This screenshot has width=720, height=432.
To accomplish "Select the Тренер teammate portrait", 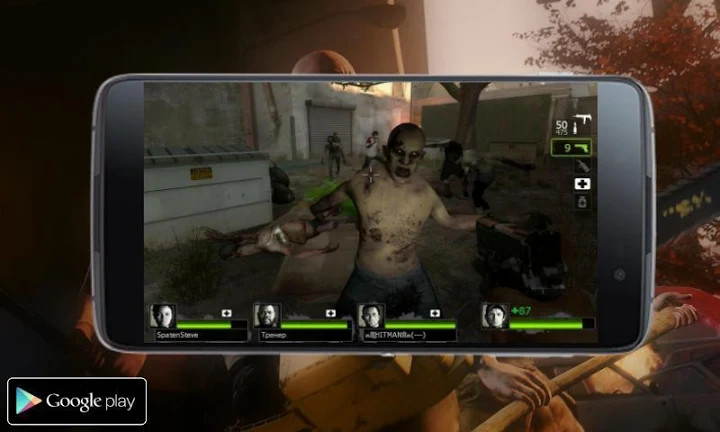I will (267, 316).
